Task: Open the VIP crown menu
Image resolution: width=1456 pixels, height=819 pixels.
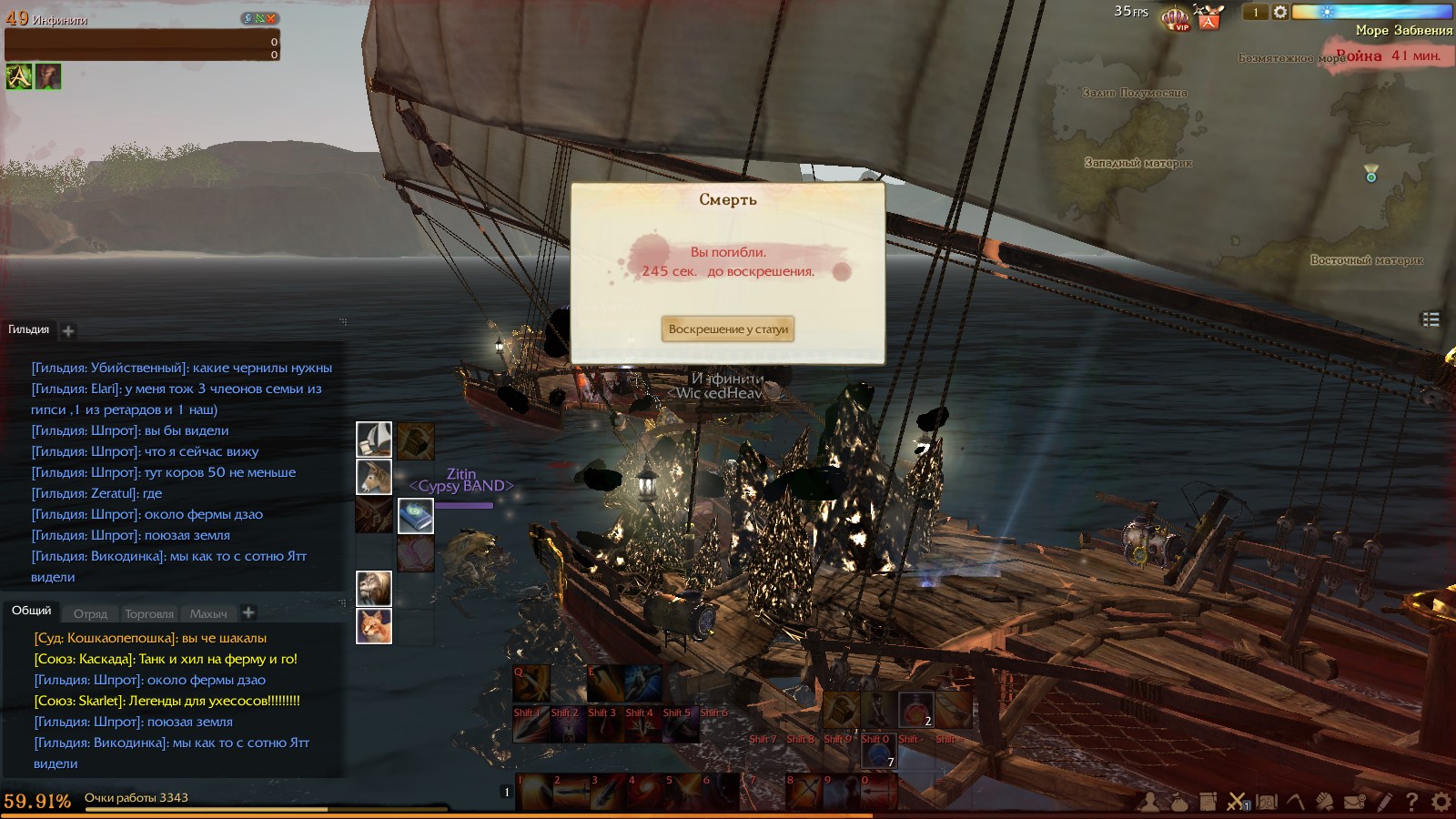Action: click(1176, 18)
